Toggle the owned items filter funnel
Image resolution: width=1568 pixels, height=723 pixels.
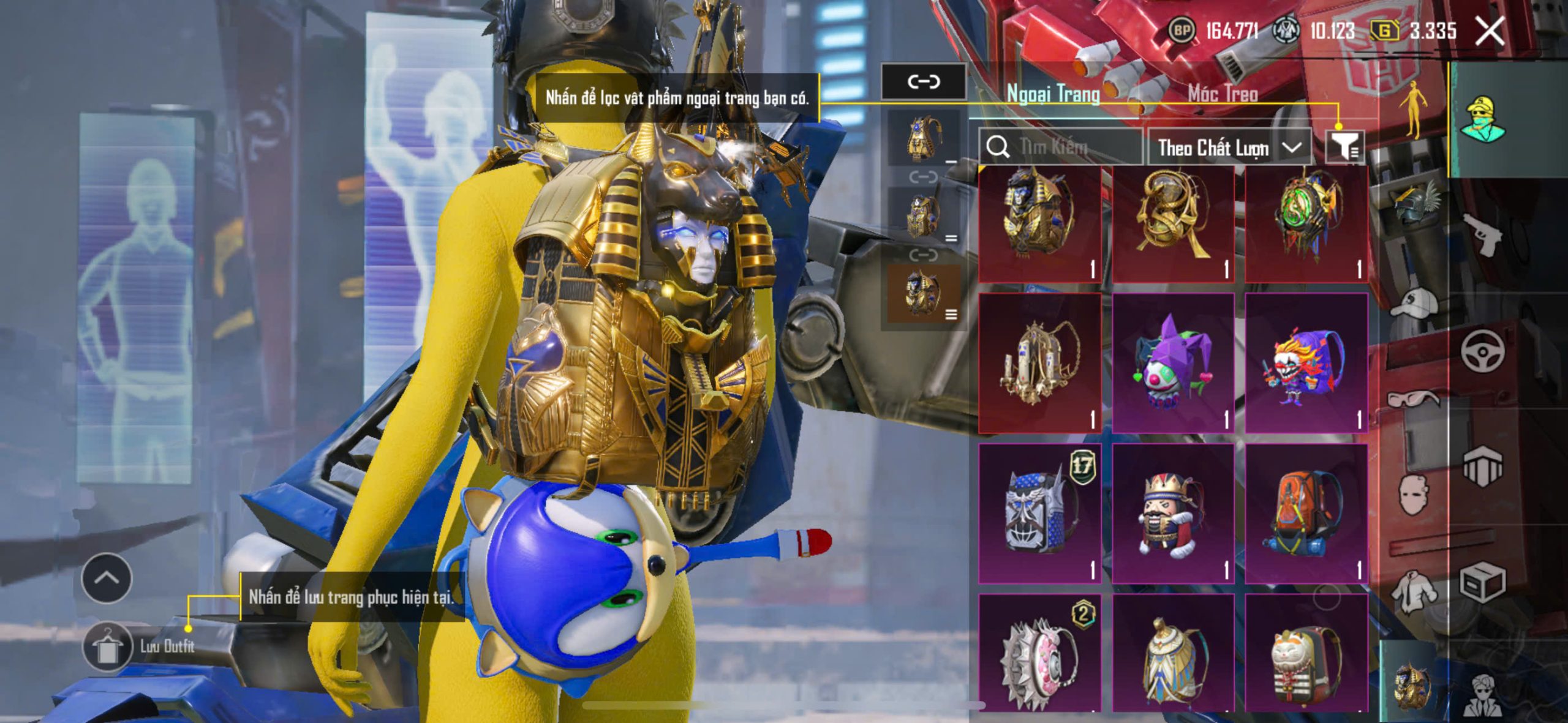(x=1344, y=147)
